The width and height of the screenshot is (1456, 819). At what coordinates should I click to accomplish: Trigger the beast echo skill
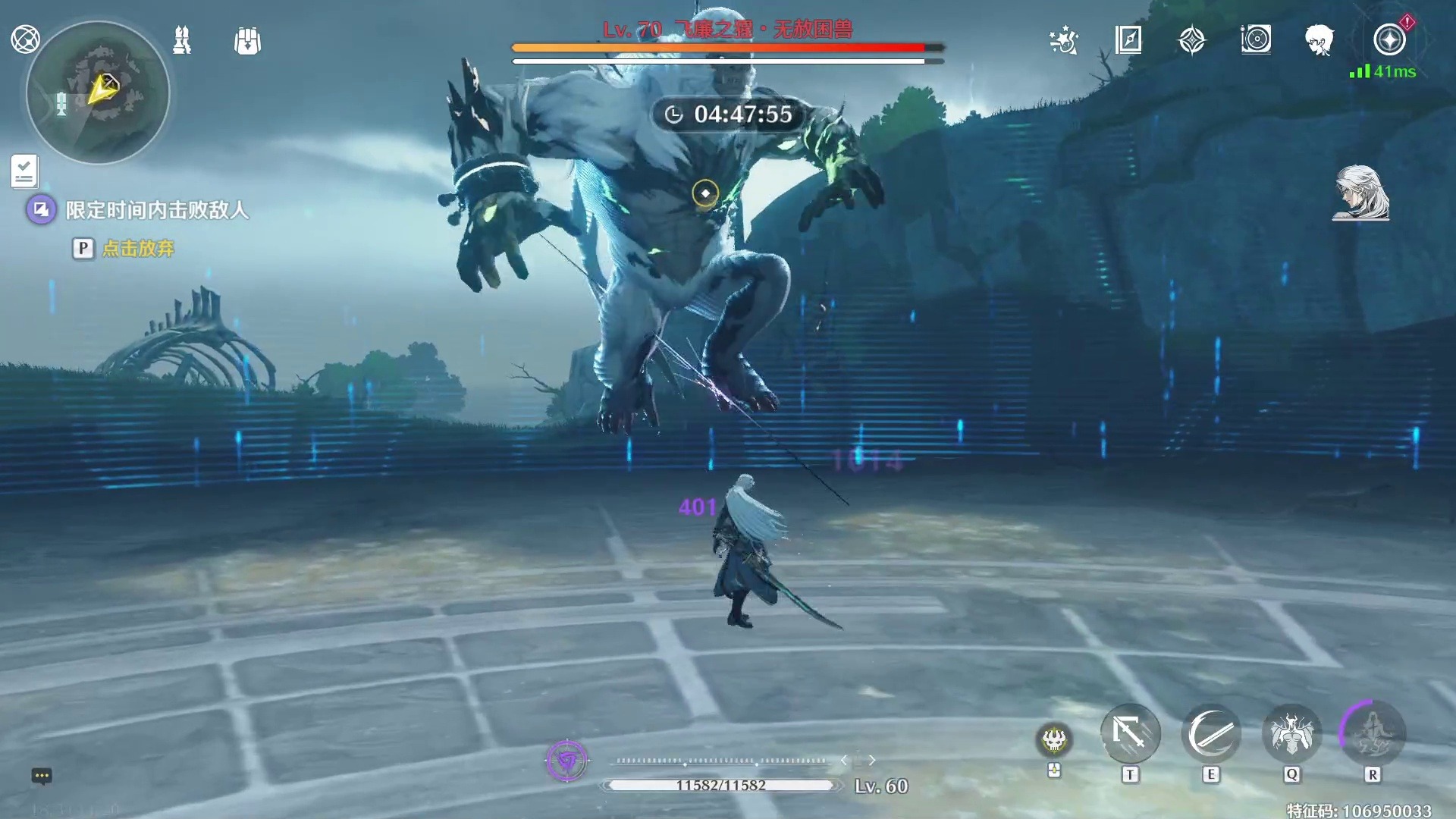(1292, 734)
